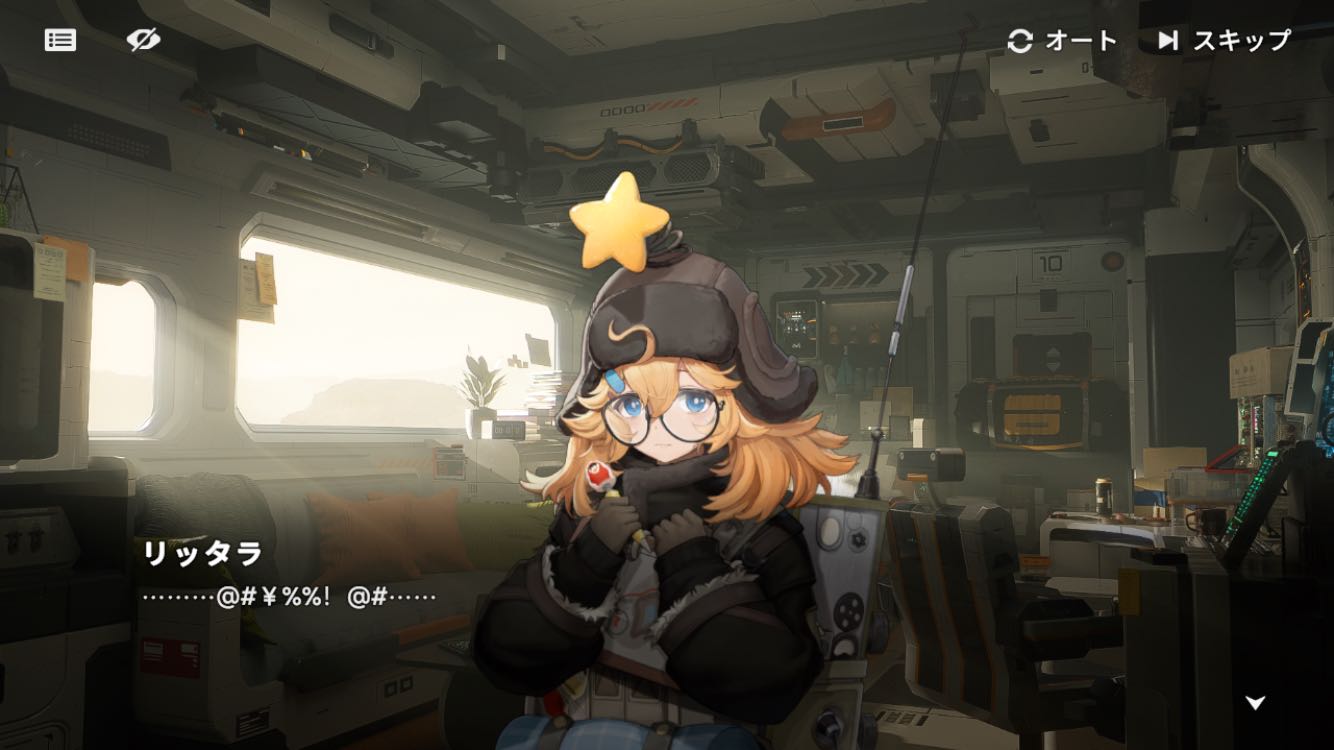Viewport: 1334px width, 750px height.
Task: Toggle auto-play with the オート button
Action: point(1061,41)
